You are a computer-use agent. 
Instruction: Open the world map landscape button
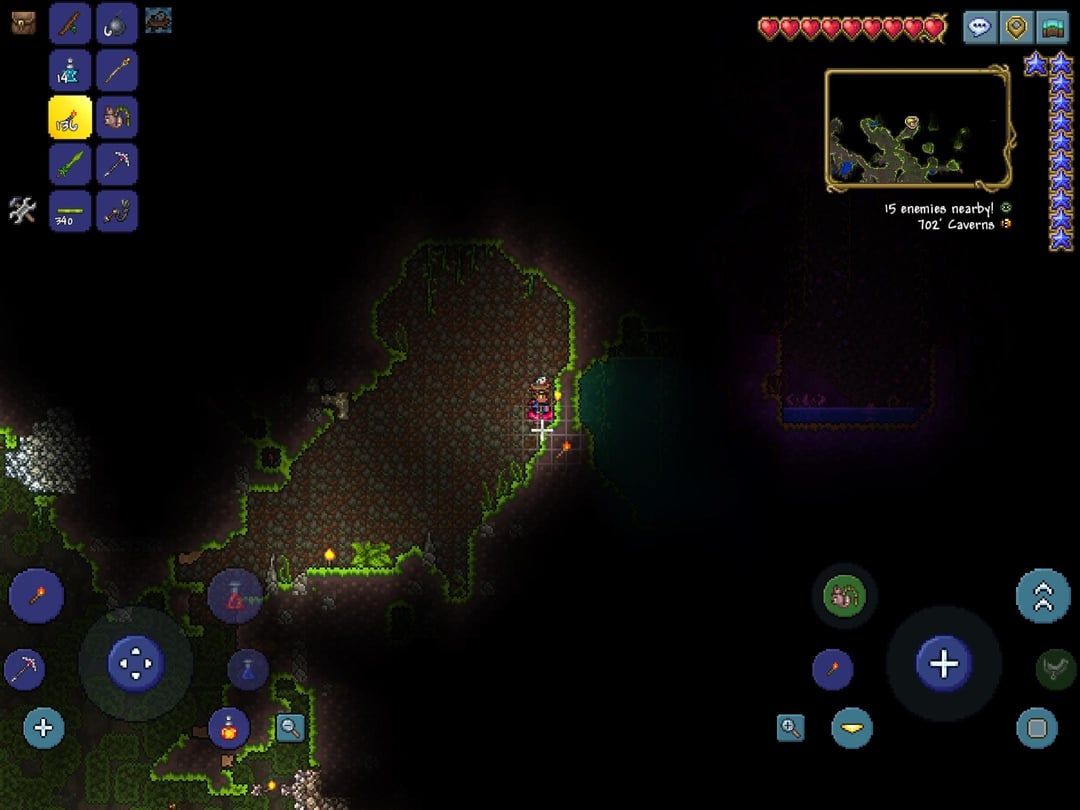(x=1052, y=27)
